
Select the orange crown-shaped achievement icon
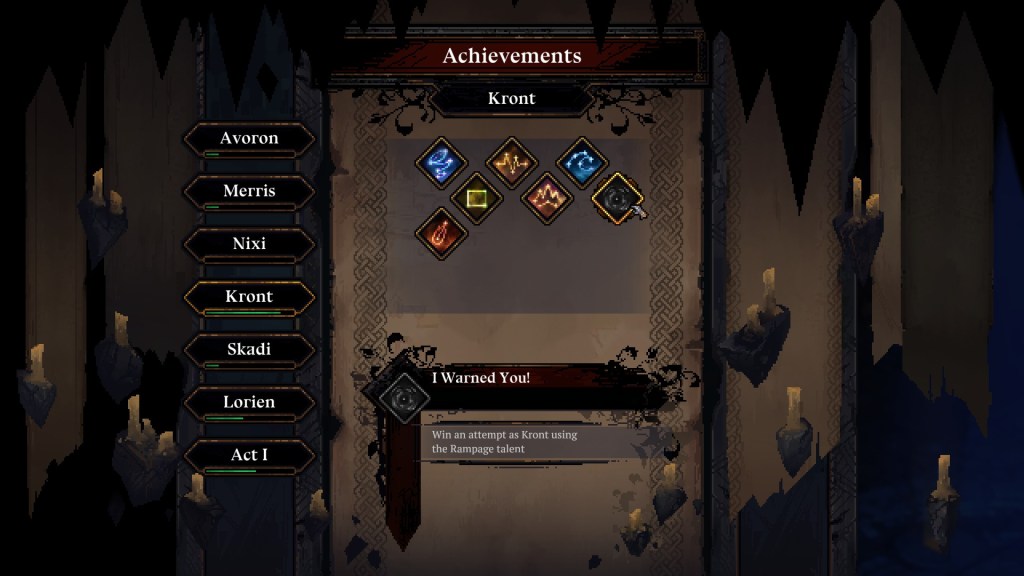546,197
